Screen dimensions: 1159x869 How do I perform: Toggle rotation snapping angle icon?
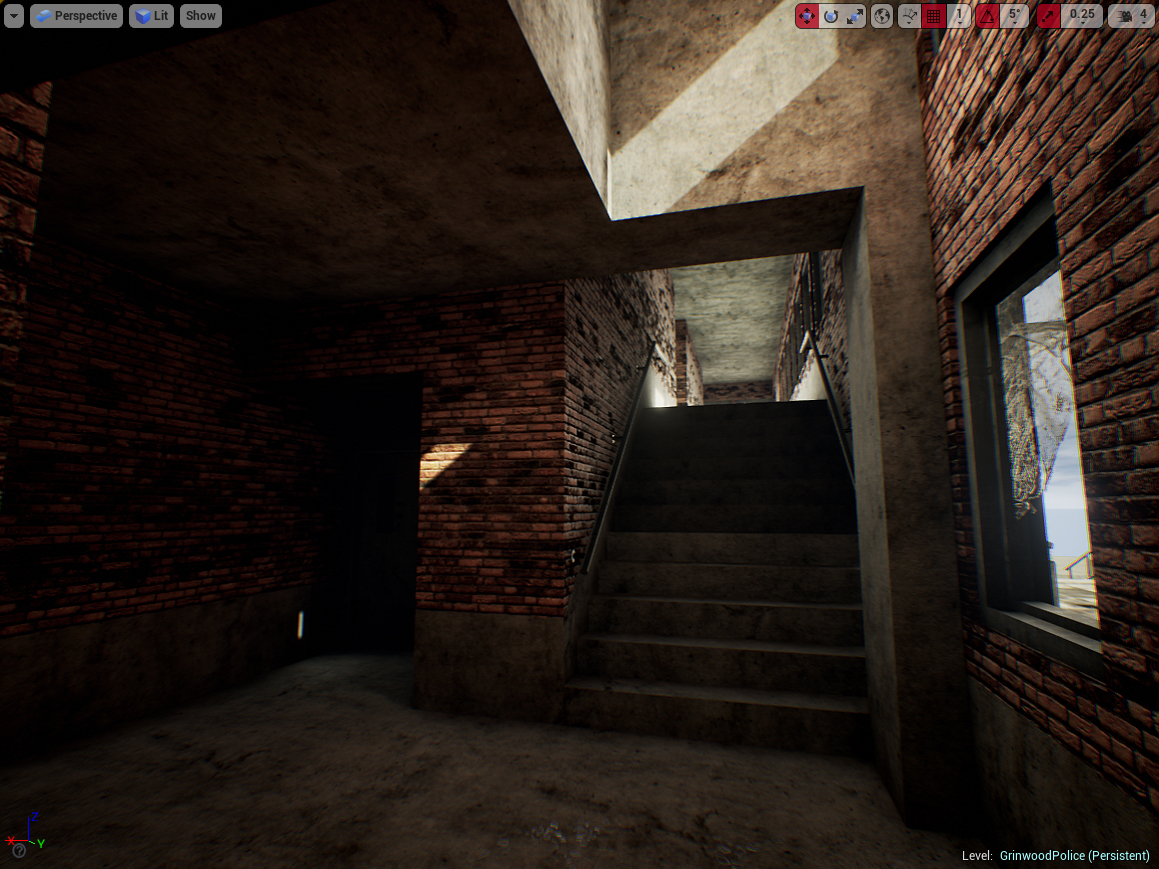(987, 16)
